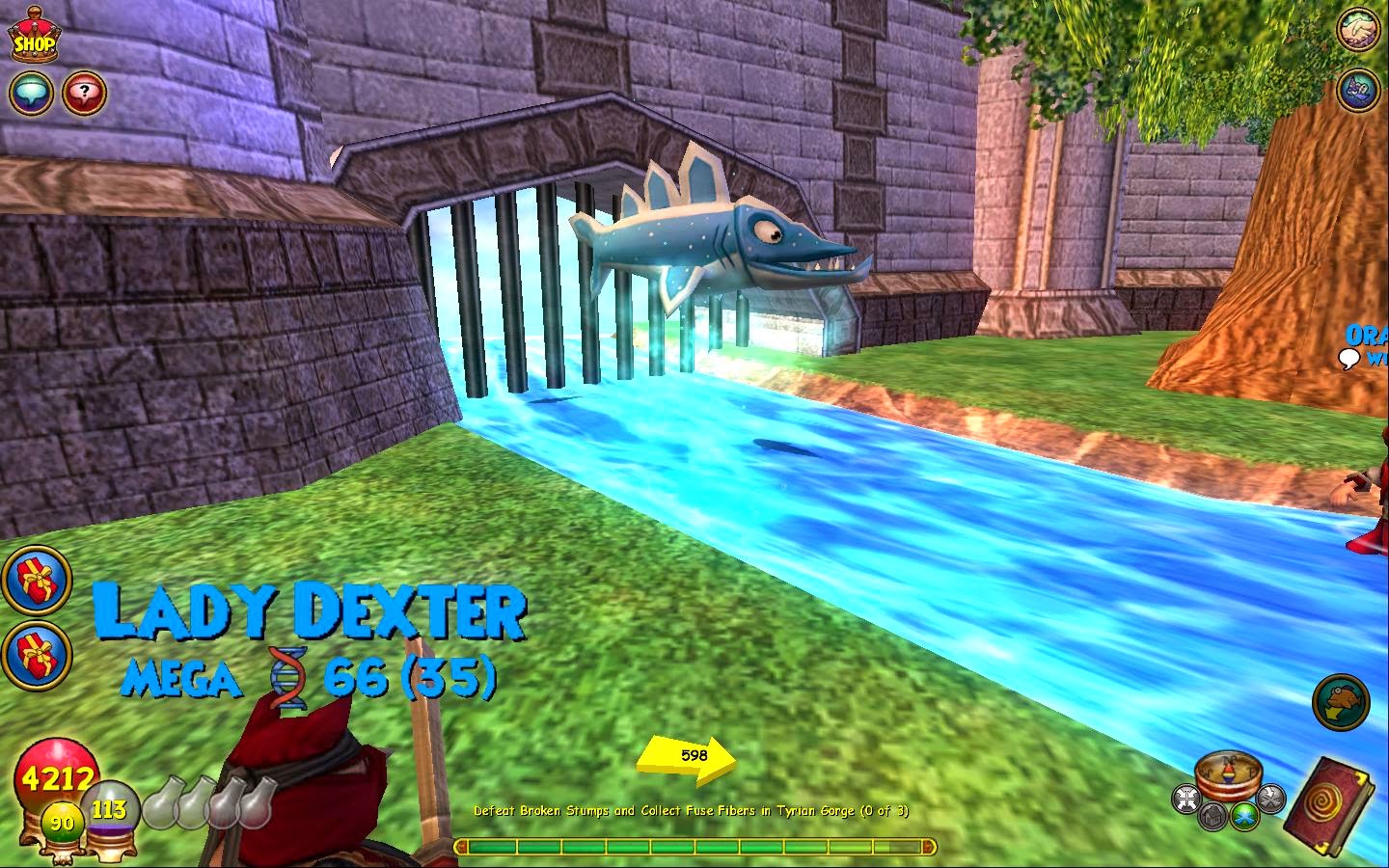Click the home teleport icon near the compass
This screenshot has width=1389, height=868.
(x=1212, y=817)
